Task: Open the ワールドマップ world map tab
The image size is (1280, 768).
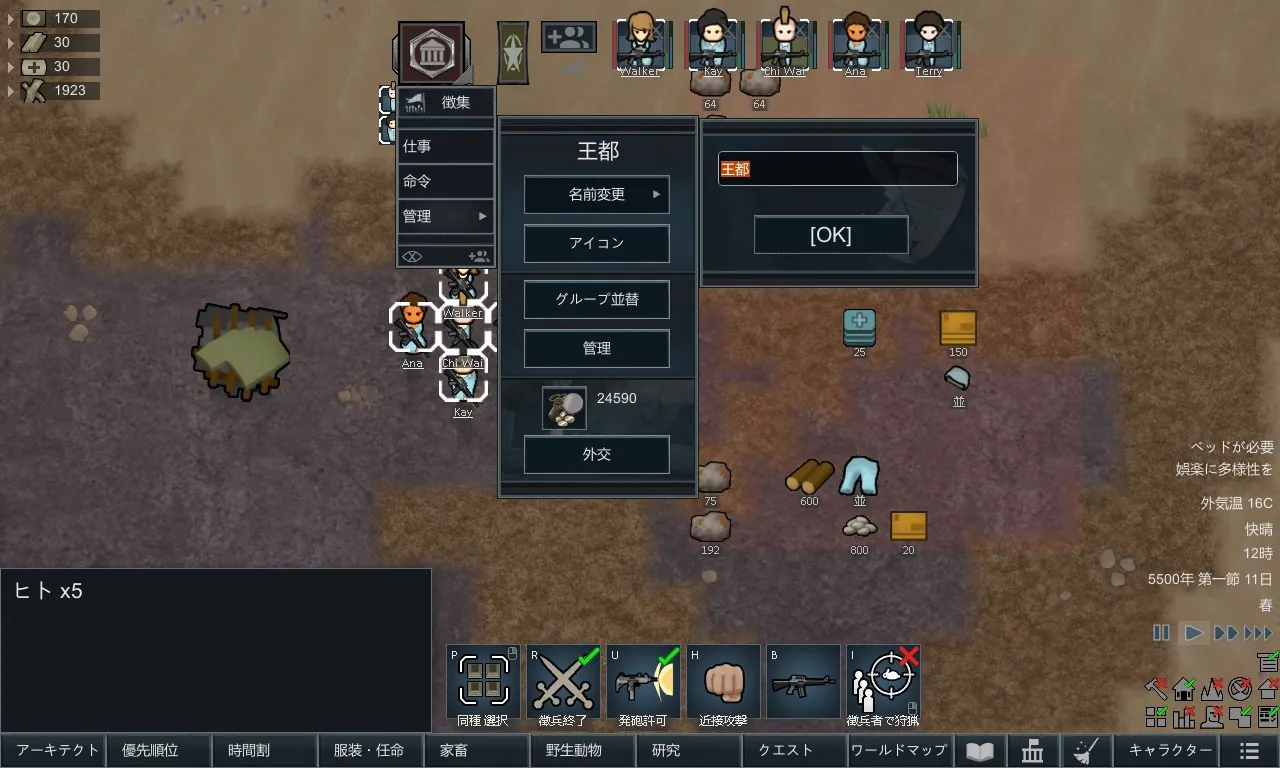Action: pos(899,750)
